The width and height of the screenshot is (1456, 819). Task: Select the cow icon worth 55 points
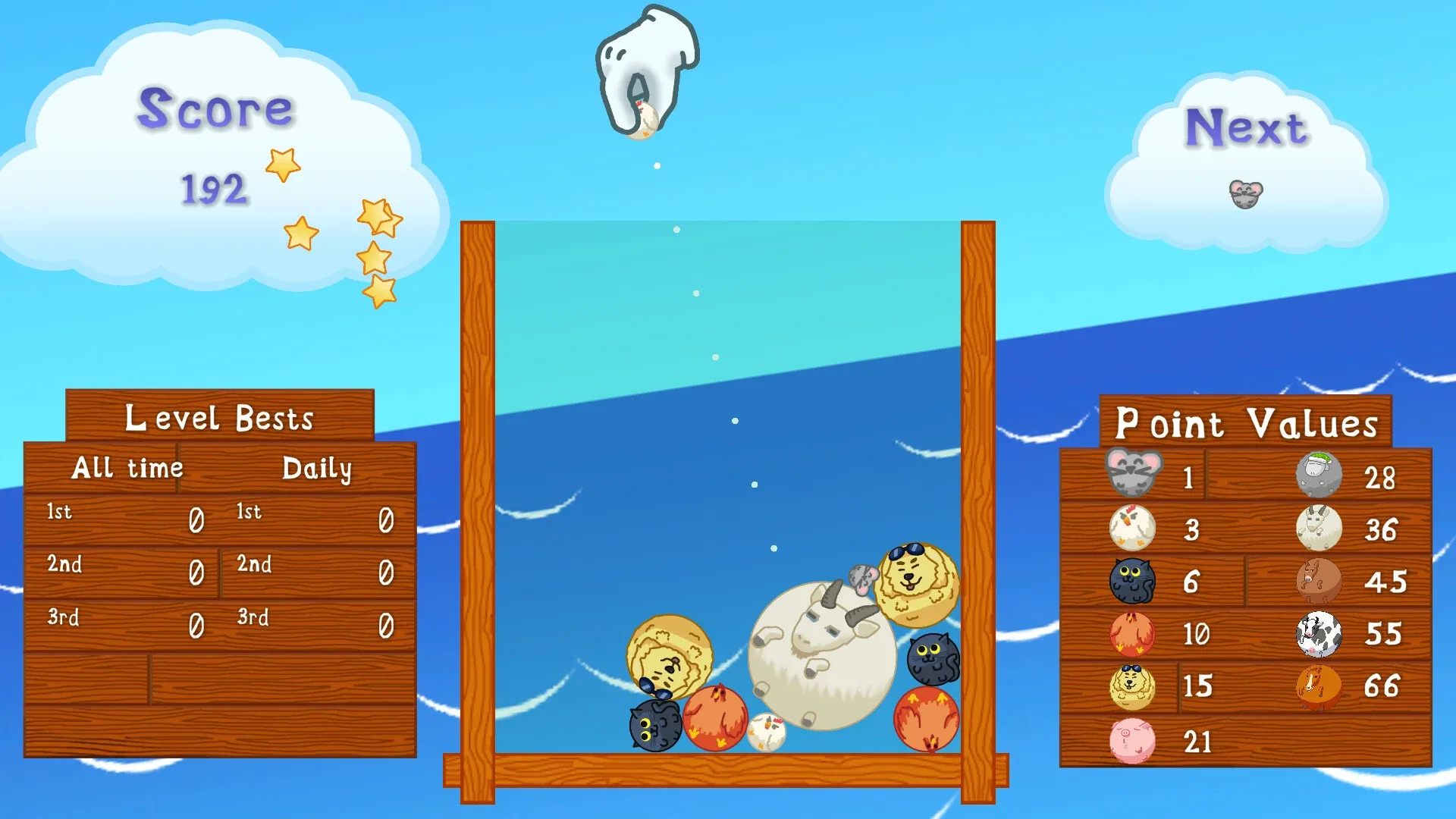1319,635
